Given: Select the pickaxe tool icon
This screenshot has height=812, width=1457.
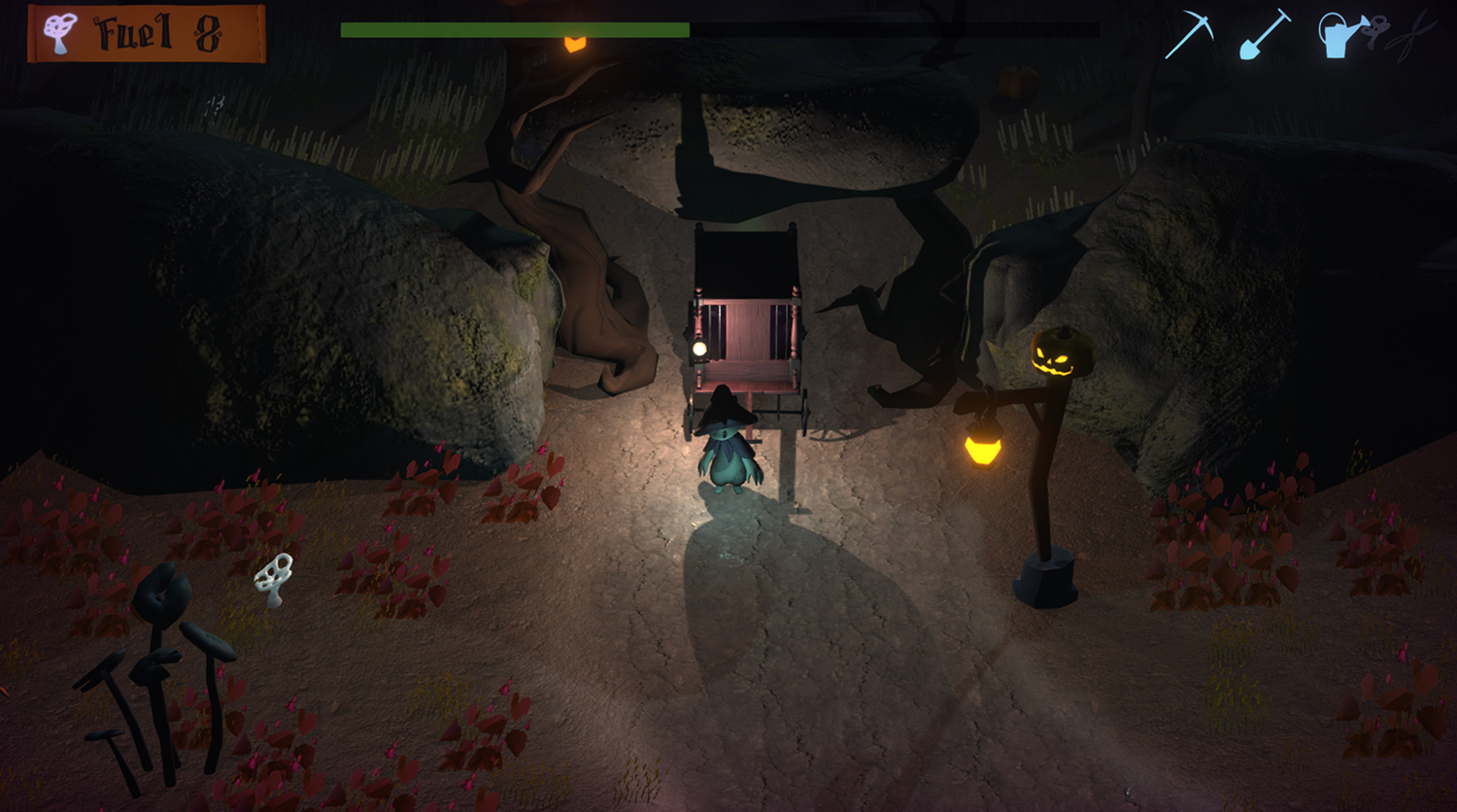Looking at the screenshot, I should [x=1190, y=34].
